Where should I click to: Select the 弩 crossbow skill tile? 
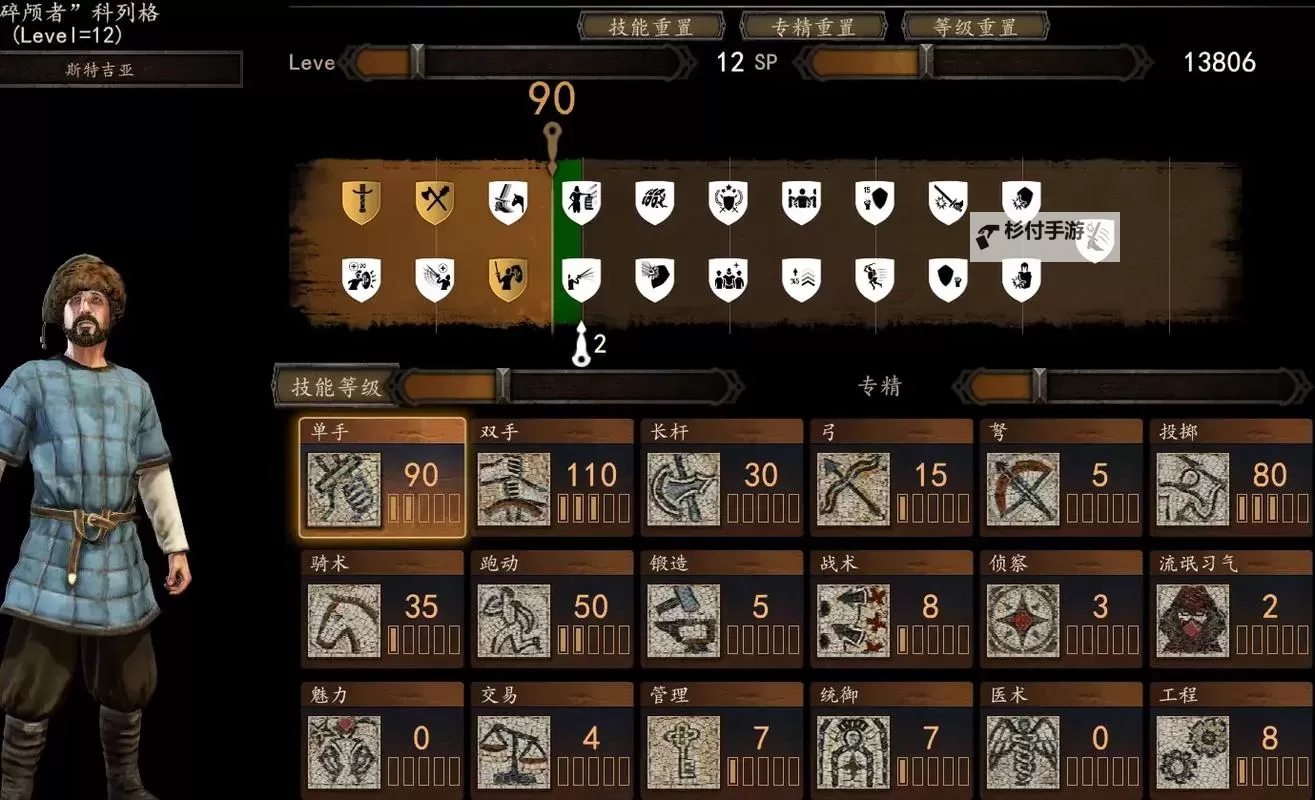1061,479
